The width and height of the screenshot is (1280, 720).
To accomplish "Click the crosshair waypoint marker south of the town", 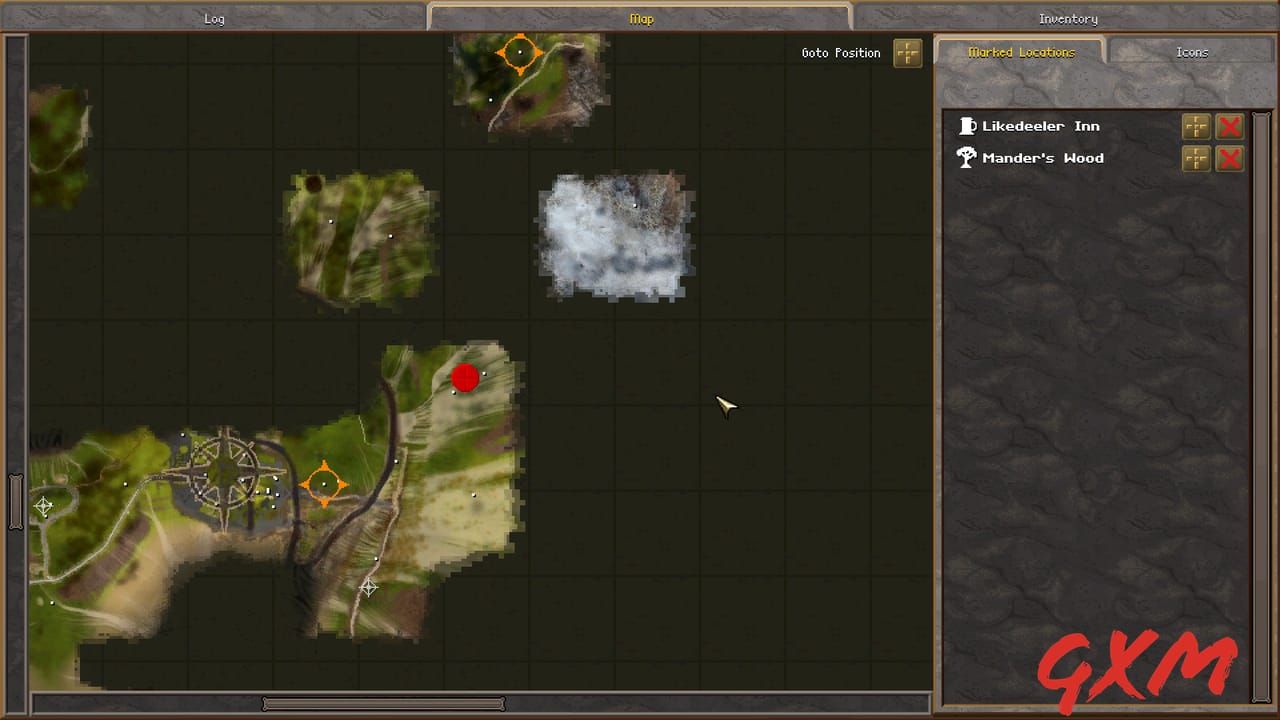I will [369, 589].
